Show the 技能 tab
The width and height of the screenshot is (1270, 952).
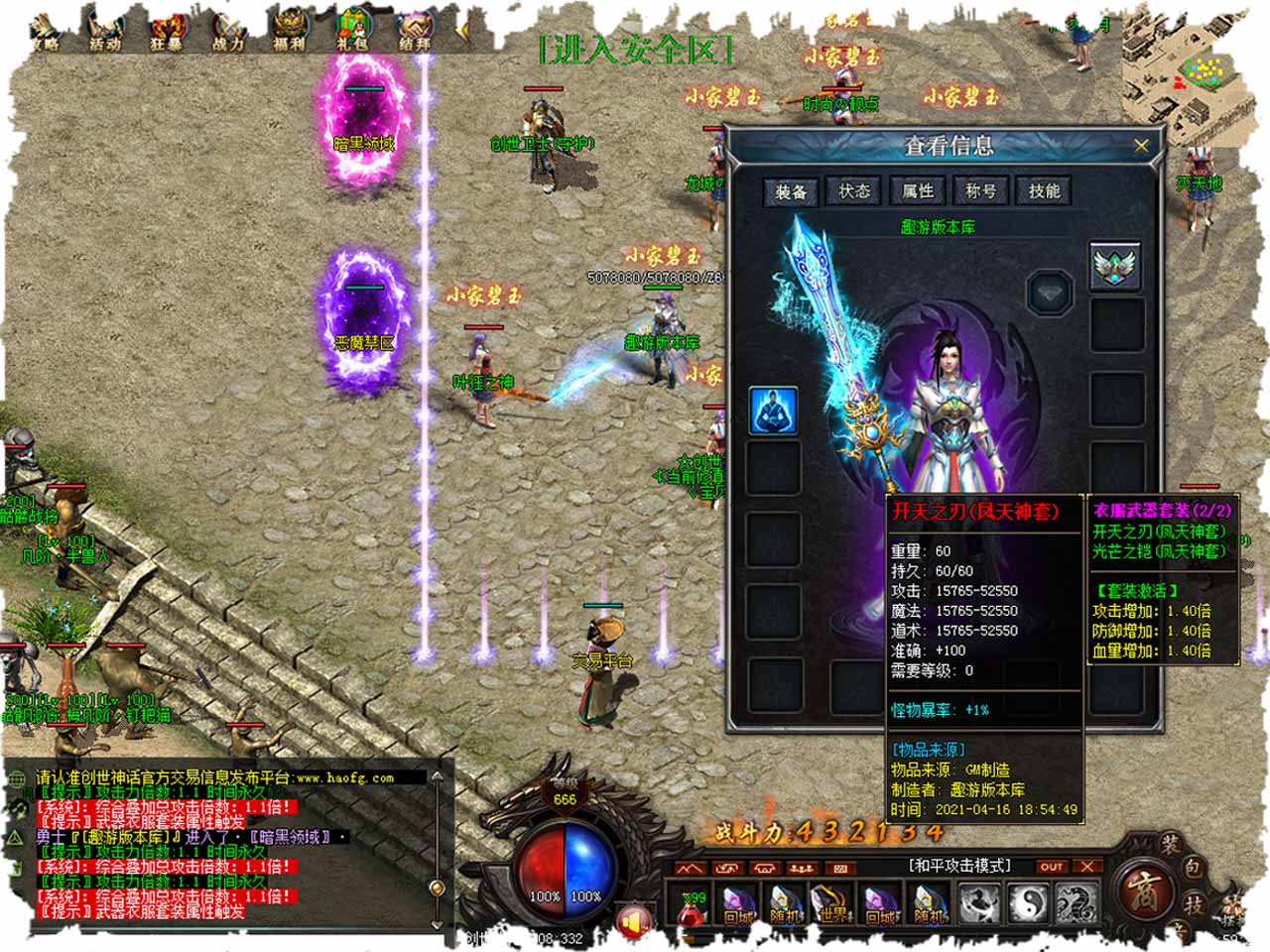click(1044, 190)
